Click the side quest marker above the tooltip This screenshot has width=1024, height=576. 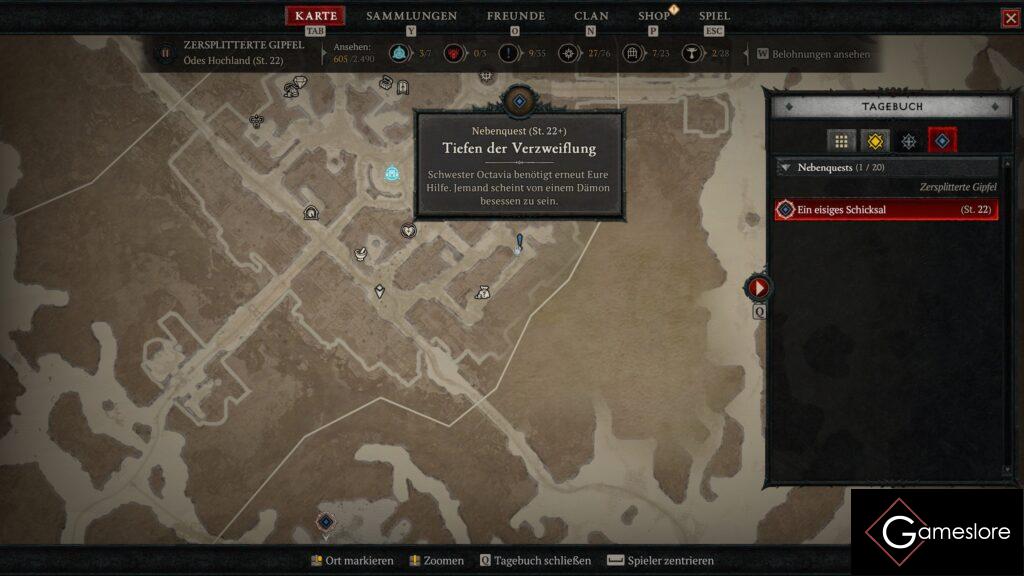pos(518,101)
